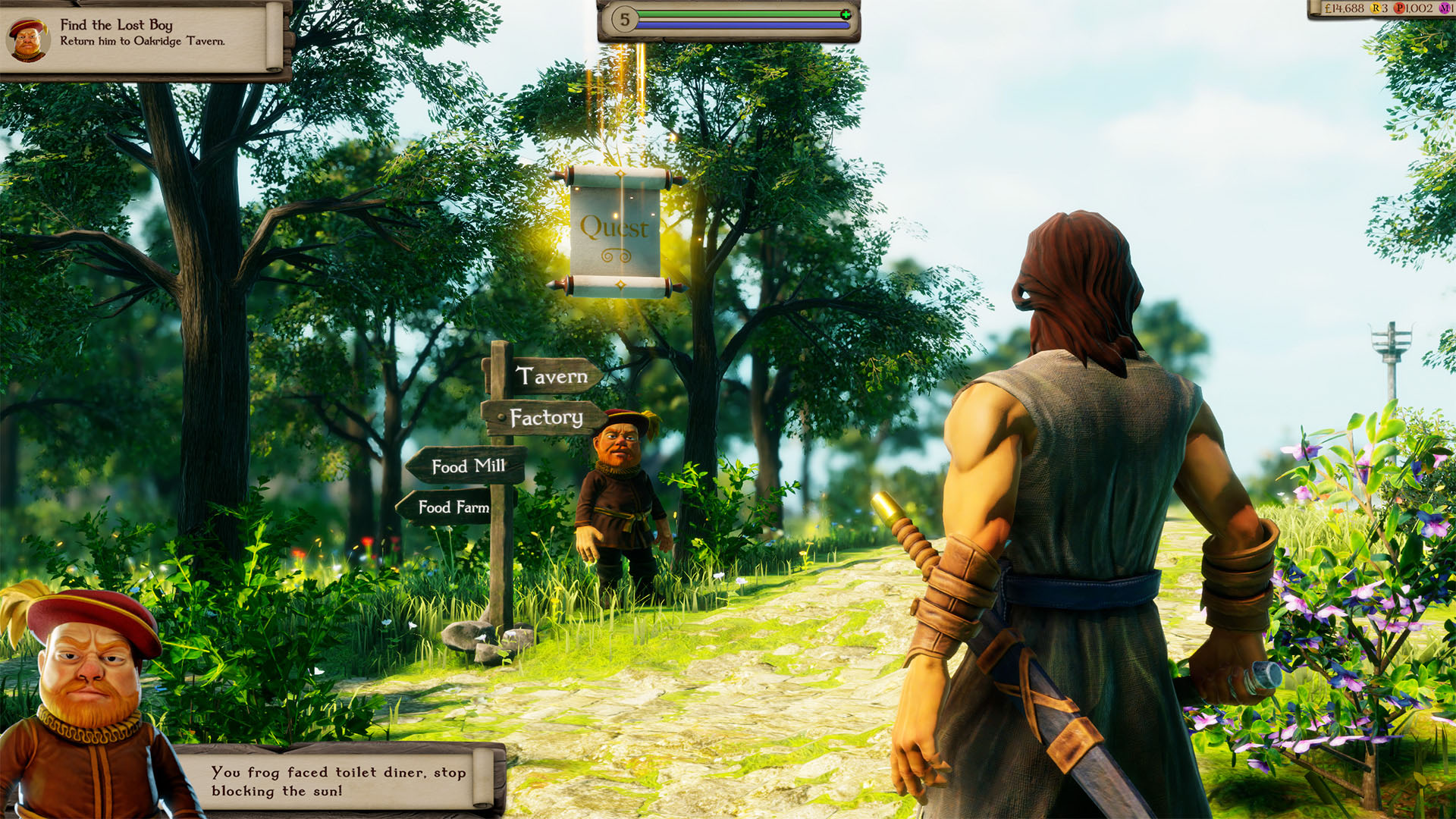Click the red P points icon
Image resolution: width=1456 pixels, height=819 pixels.
tap(1400, 8)
